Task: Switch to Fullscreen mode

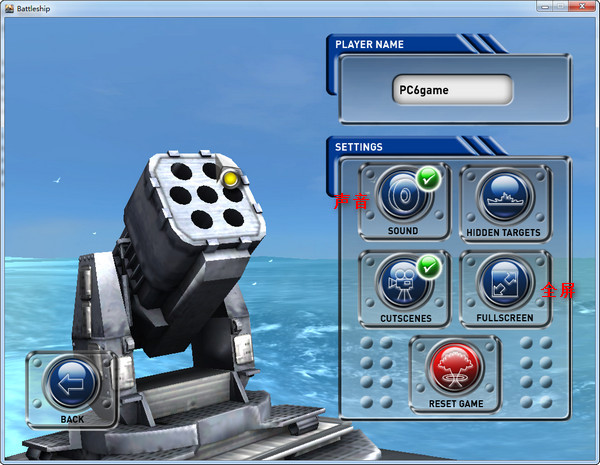Action: coord(503,283)
